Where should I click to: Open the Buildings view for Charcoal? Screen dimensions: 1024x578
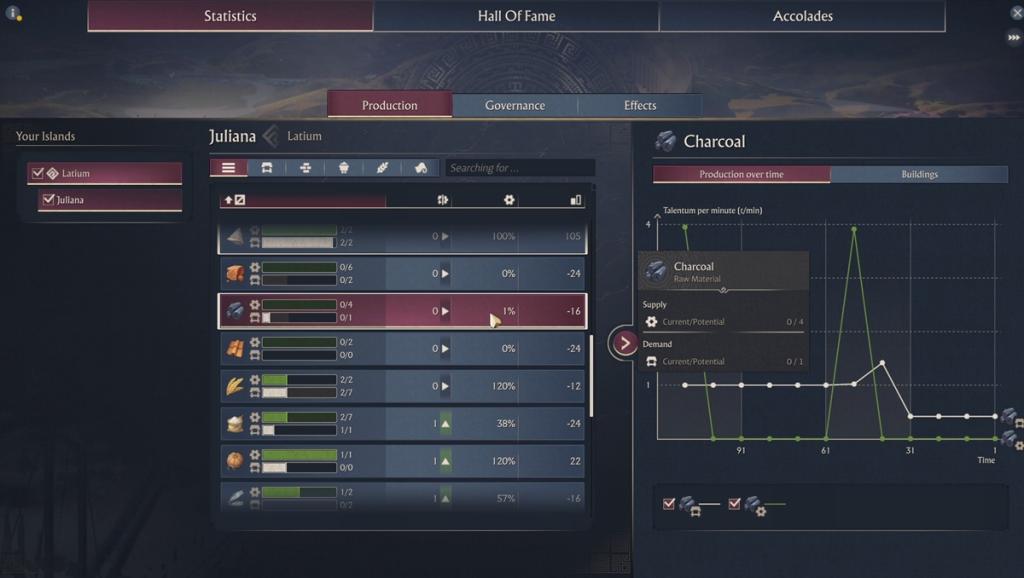[919, 174]
